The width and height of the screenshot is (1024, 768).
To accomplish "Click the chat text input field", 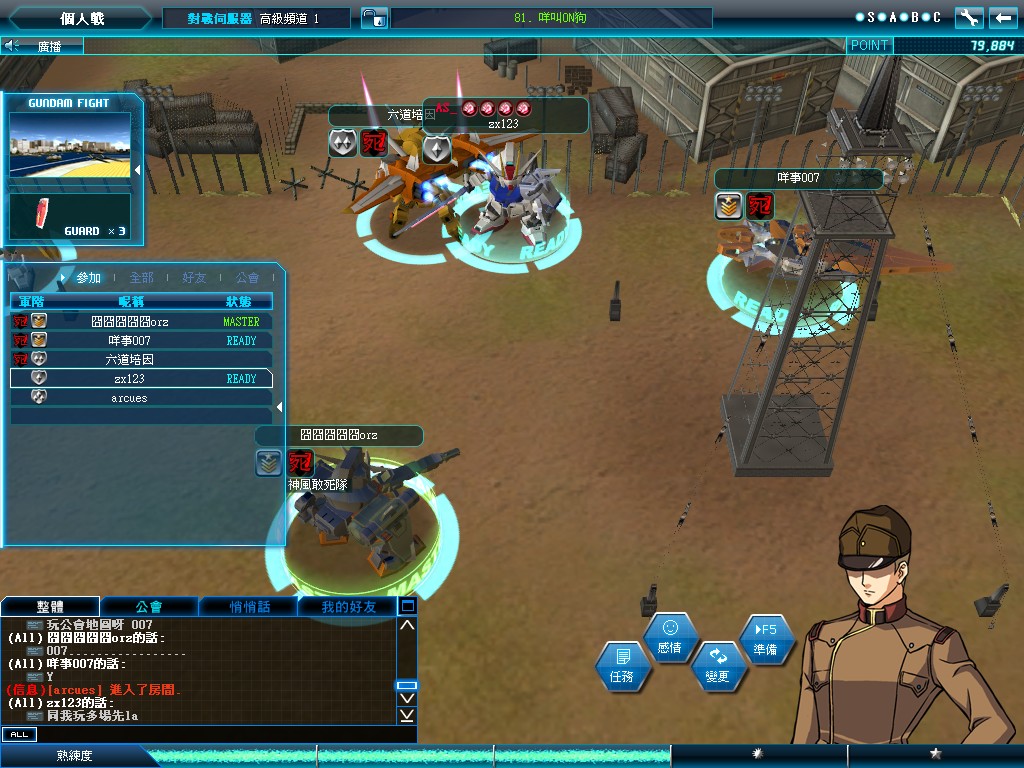I will [220, 734].
